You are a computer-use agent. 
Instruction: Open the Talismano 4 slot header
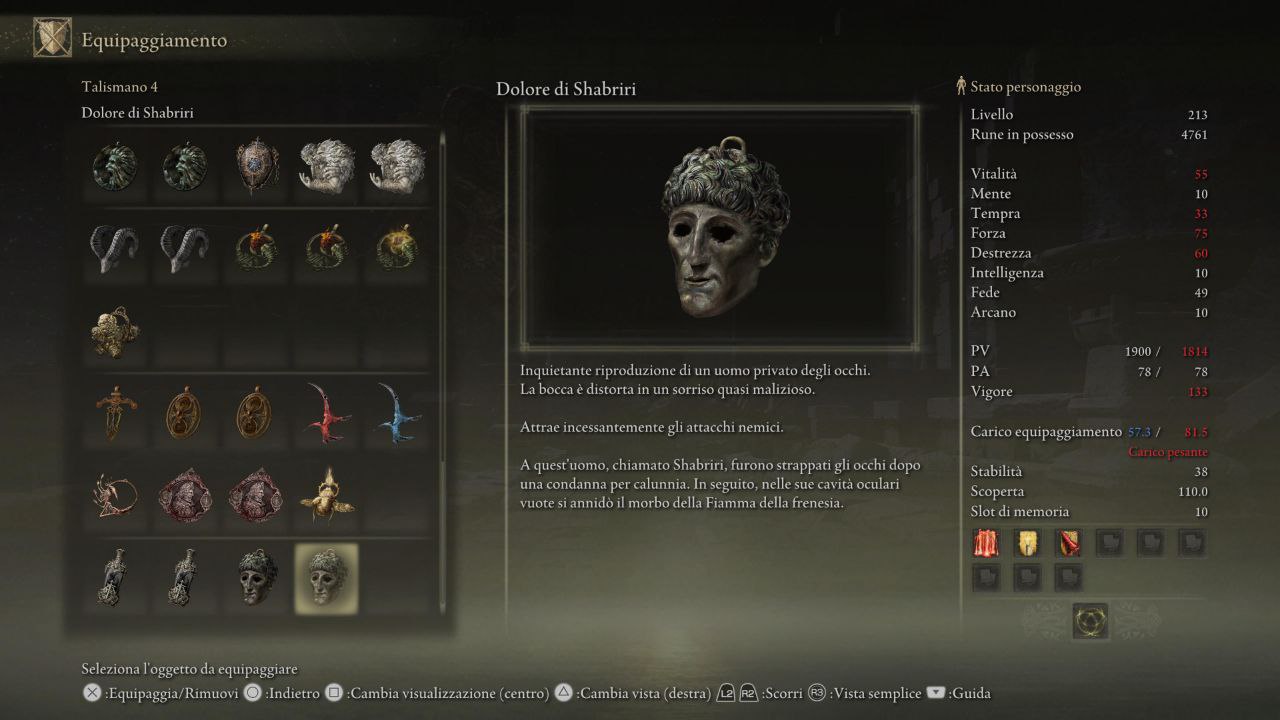click(120, 86)
